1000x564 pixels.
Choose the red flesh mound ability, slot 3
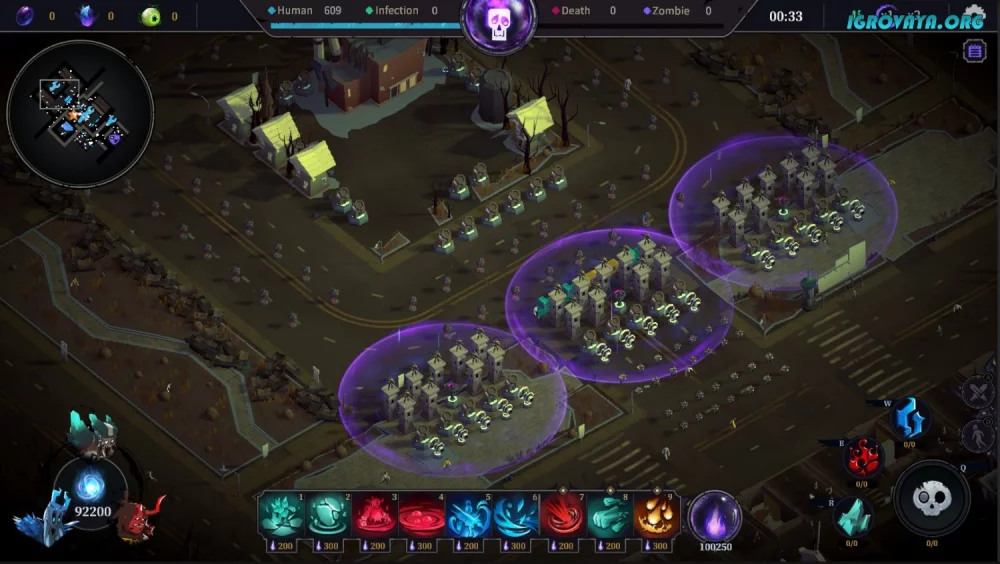[374, 516]
